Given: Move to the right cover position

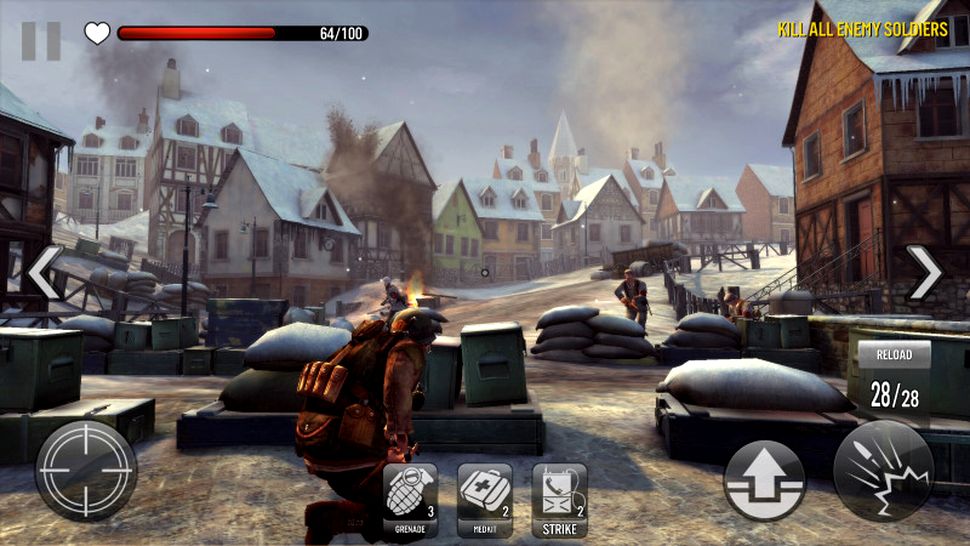Looking at the screenshot, I should tap(923, 272).
